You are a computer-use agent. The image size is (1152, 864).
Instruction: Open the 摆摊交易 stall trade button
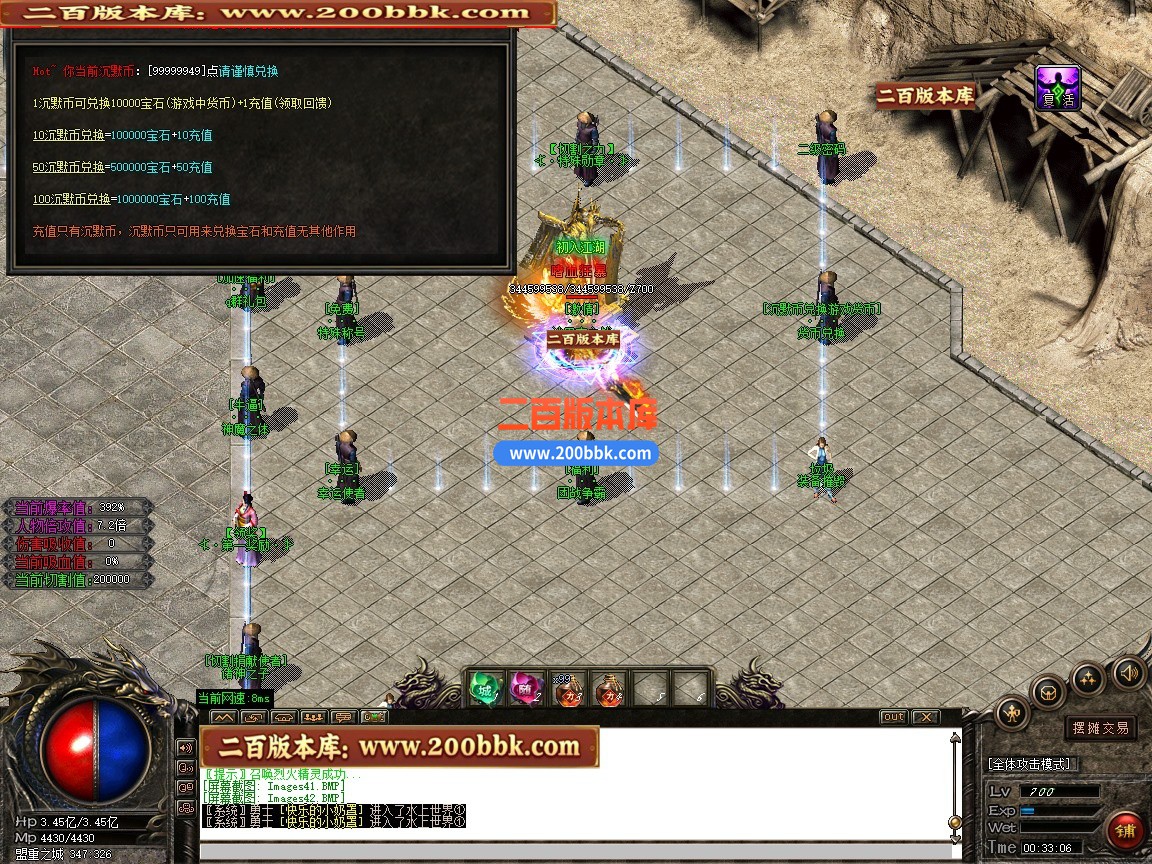point(1100,728)
